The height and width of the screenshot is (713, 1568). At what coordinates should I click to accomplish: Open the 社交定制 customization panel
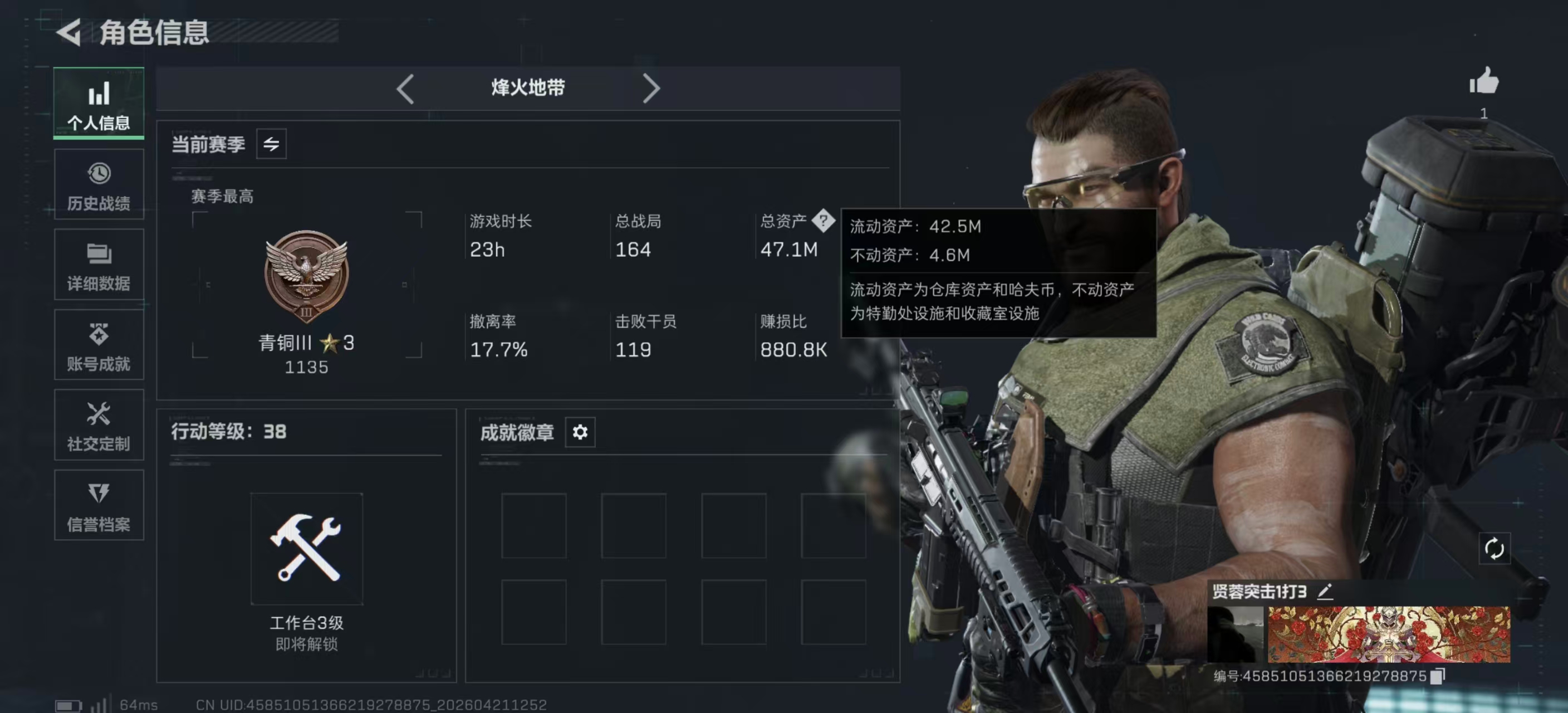(99, 425)
